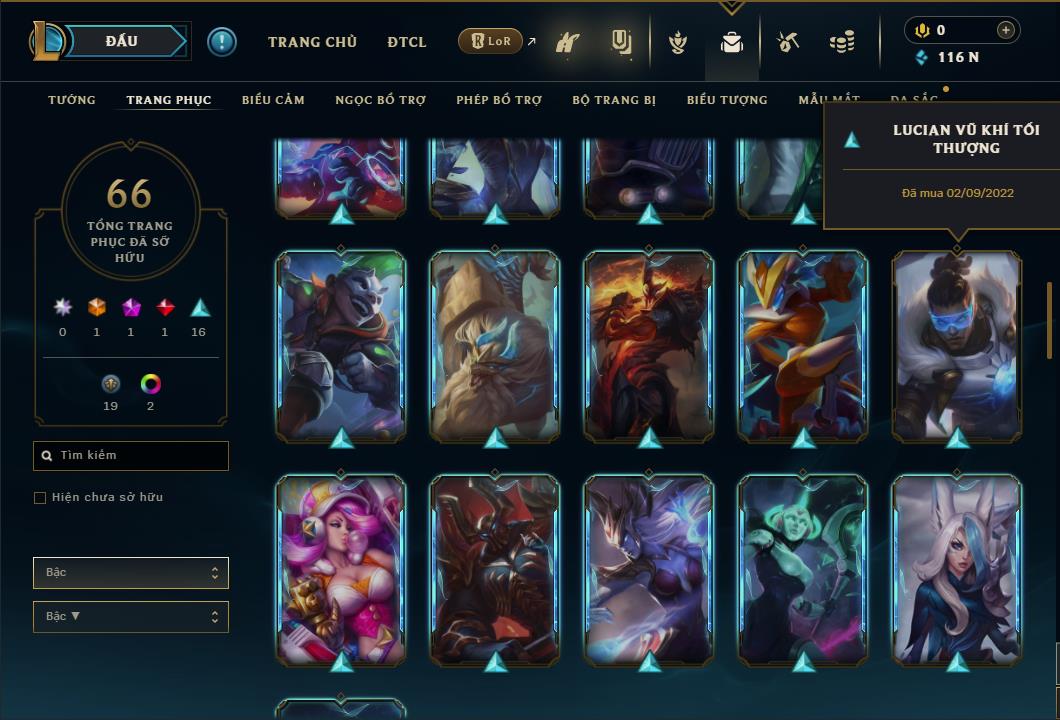
Task: Switch to the BIỂU CẢM tab
Action: tap(273, 100)
